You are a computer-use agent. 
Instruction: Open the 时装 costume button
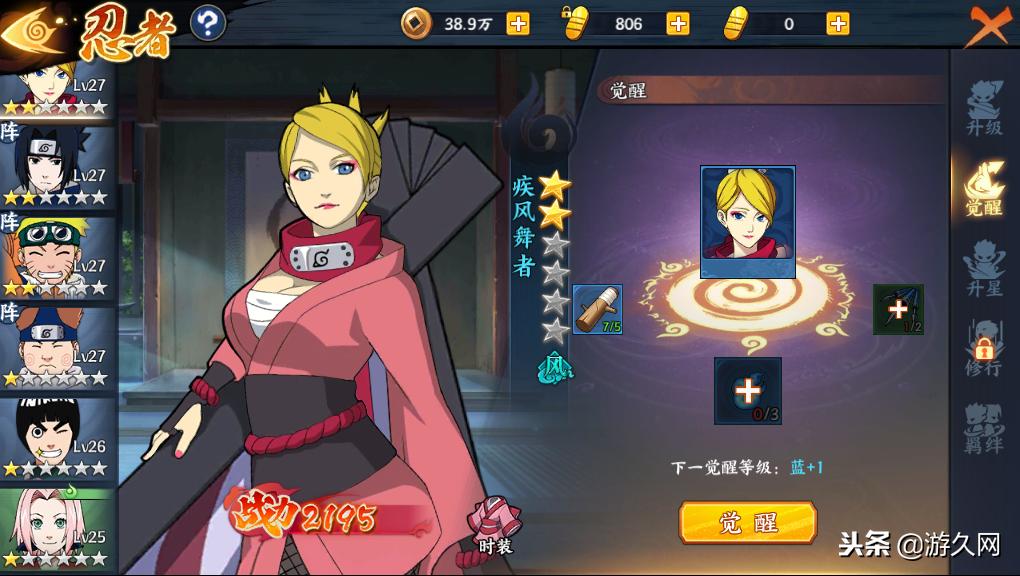pos(495,525)
